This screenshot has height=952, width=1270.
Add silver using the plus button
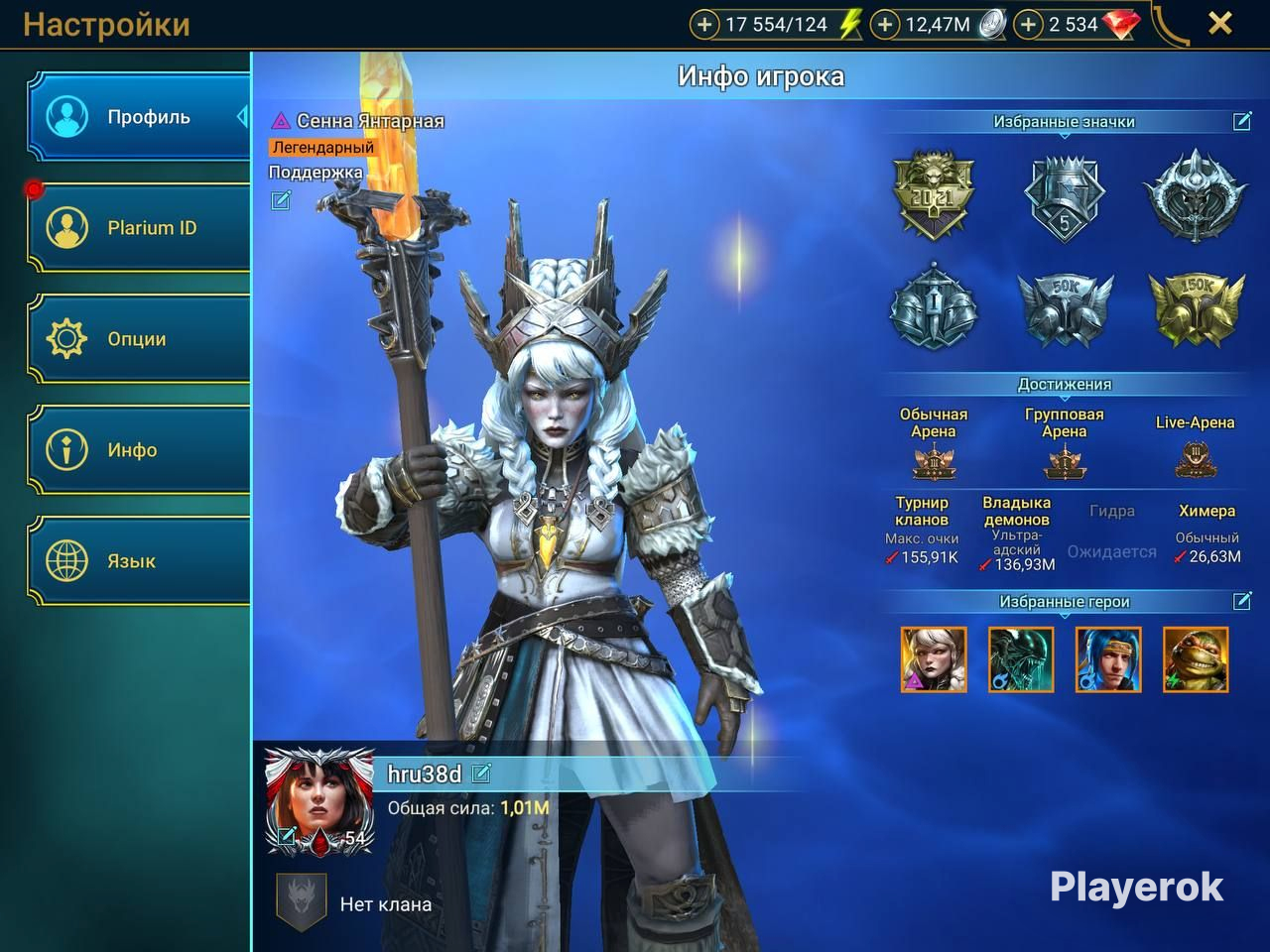[x=884, y=25]
